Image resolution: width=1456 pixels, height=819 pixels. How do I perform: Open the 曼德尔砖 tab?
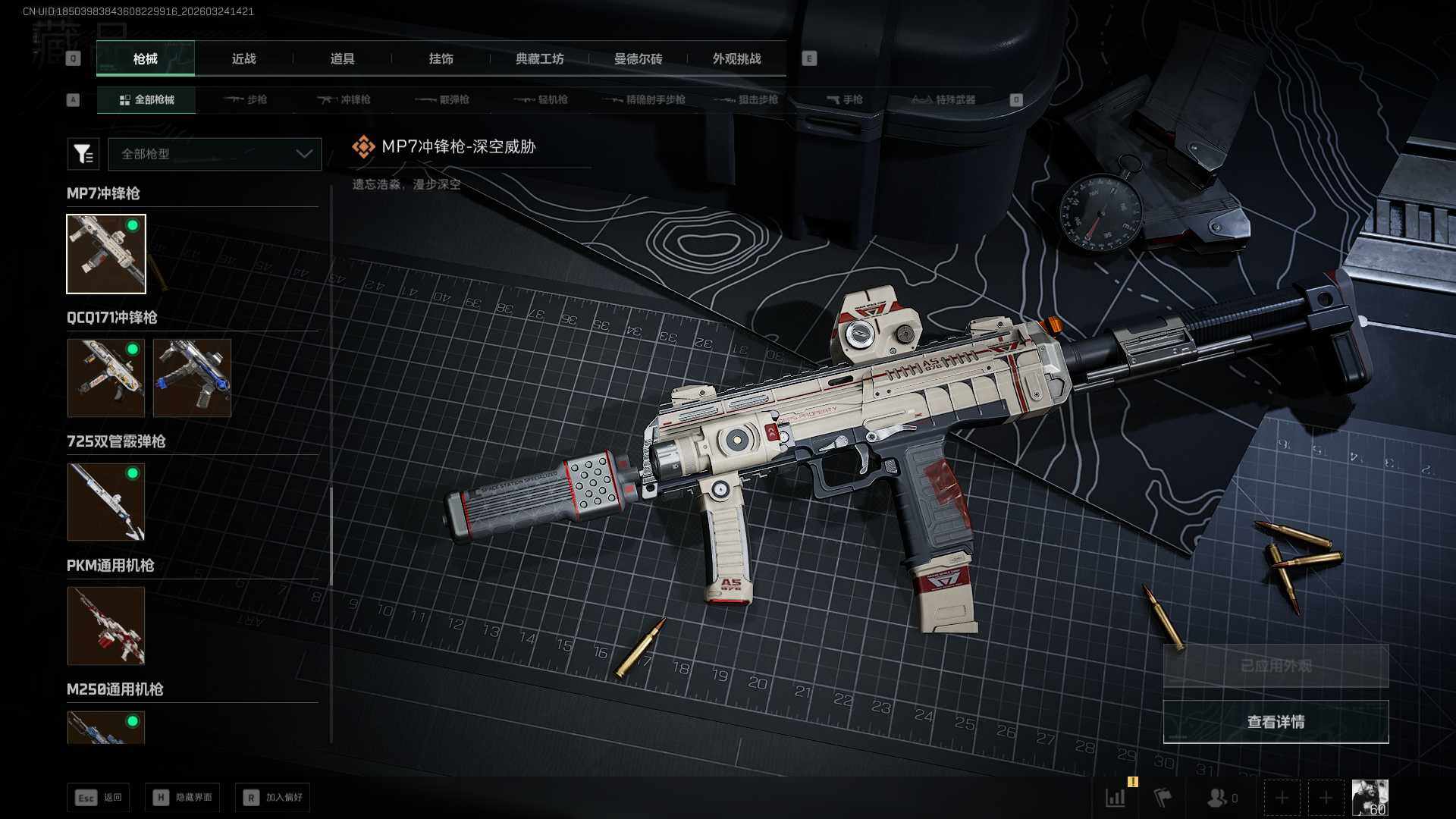(638, 59)
